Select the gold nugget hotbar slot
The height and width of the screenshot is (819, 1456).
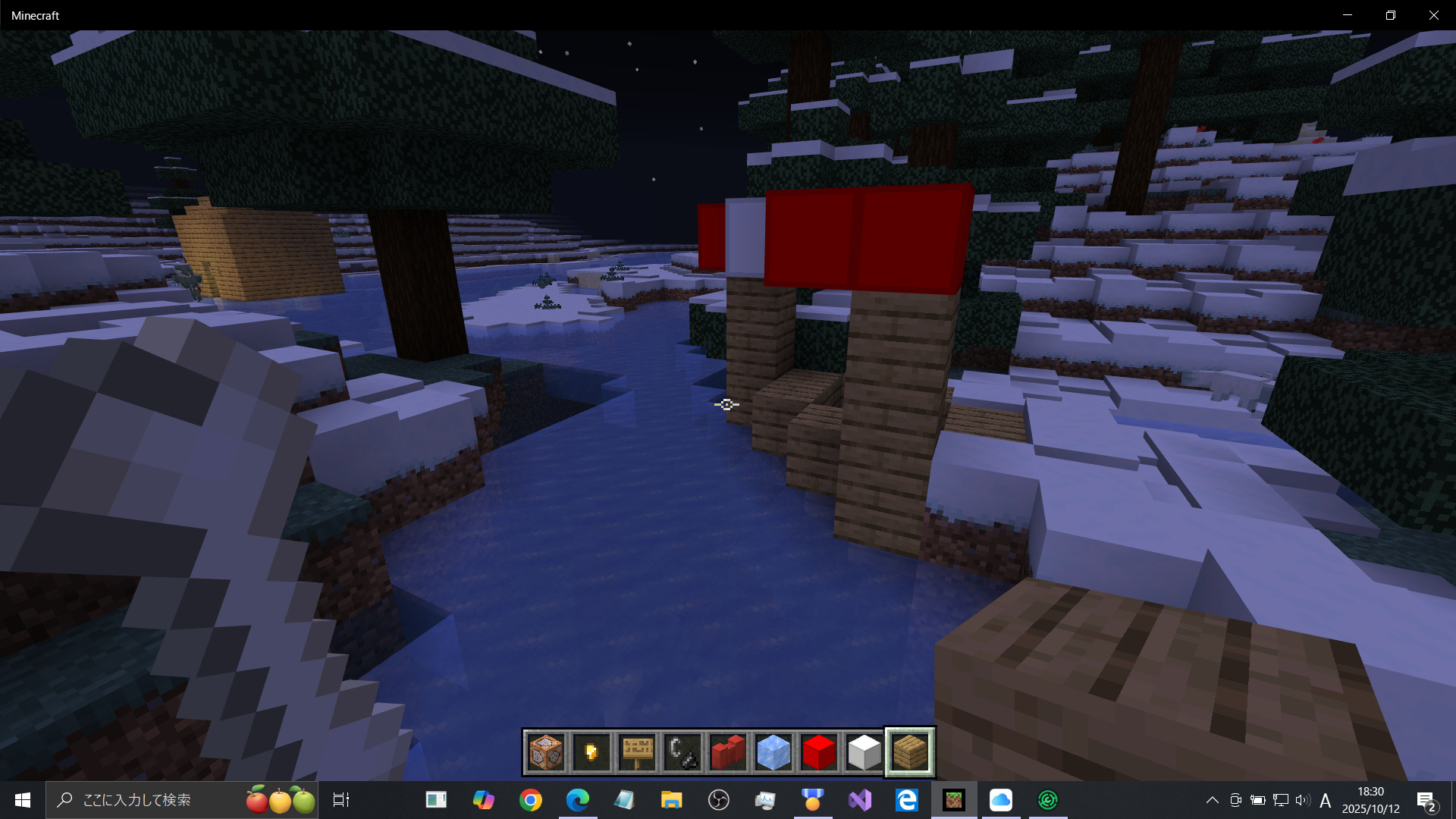click(x=591, y=752)
